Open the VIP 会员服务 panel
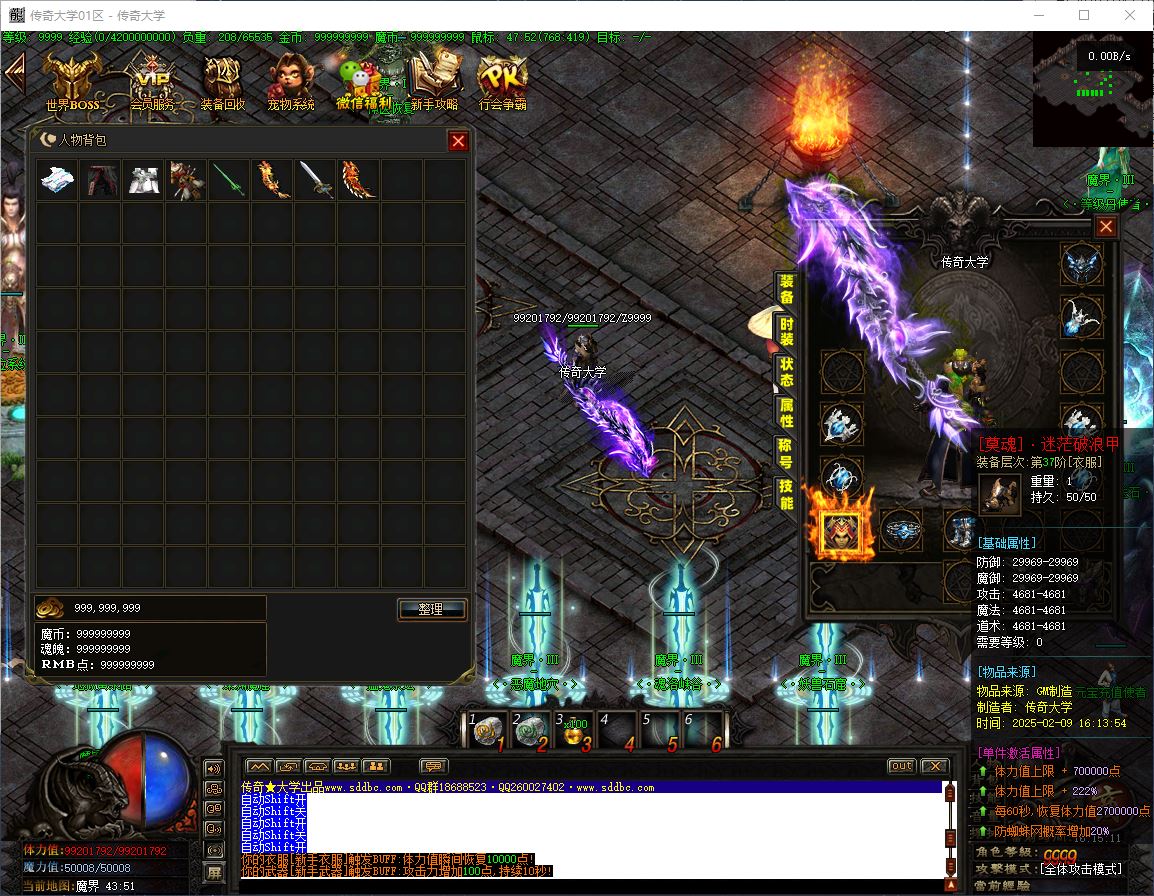This screenshot has width=1154, height=896. point(152,80)
